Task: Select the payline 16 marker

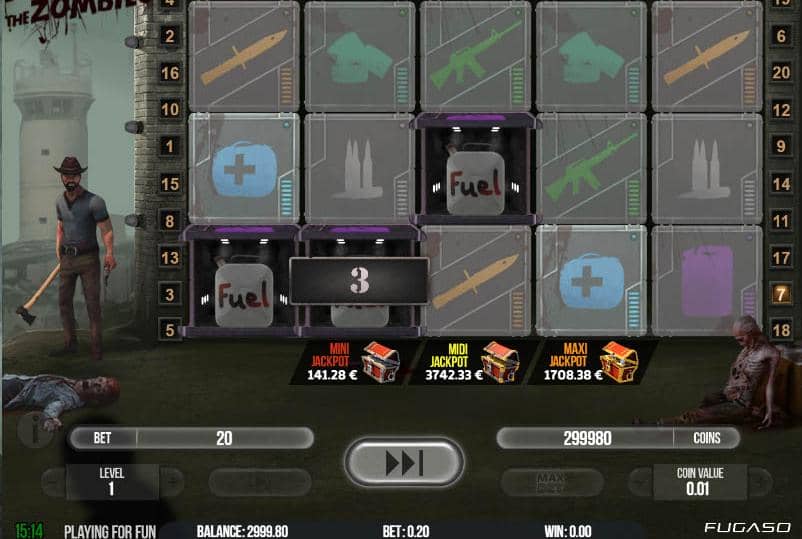Action: coord(170,73)
